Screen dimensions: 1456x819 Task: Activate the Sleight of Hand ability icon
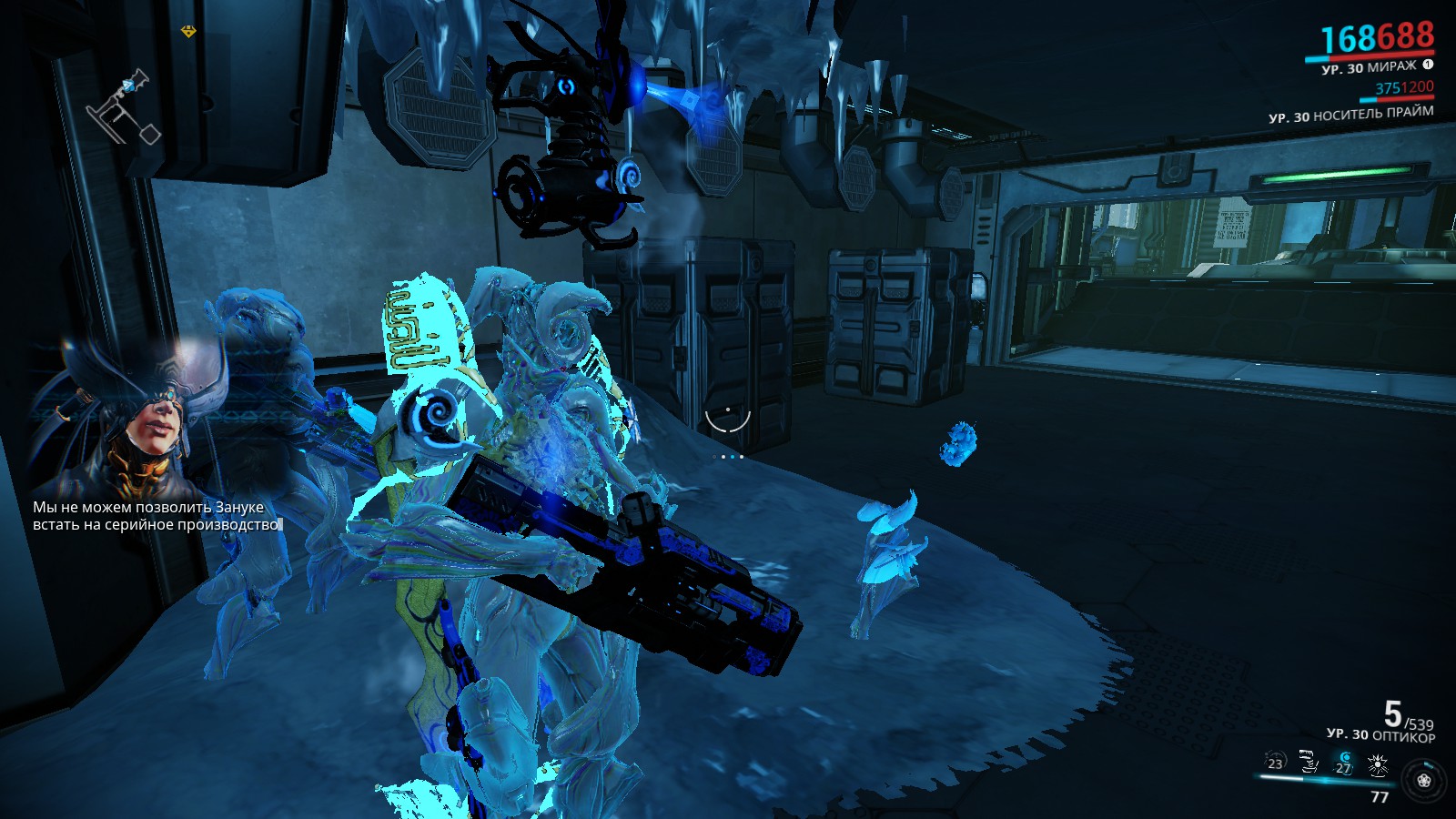coord(1308,761)
